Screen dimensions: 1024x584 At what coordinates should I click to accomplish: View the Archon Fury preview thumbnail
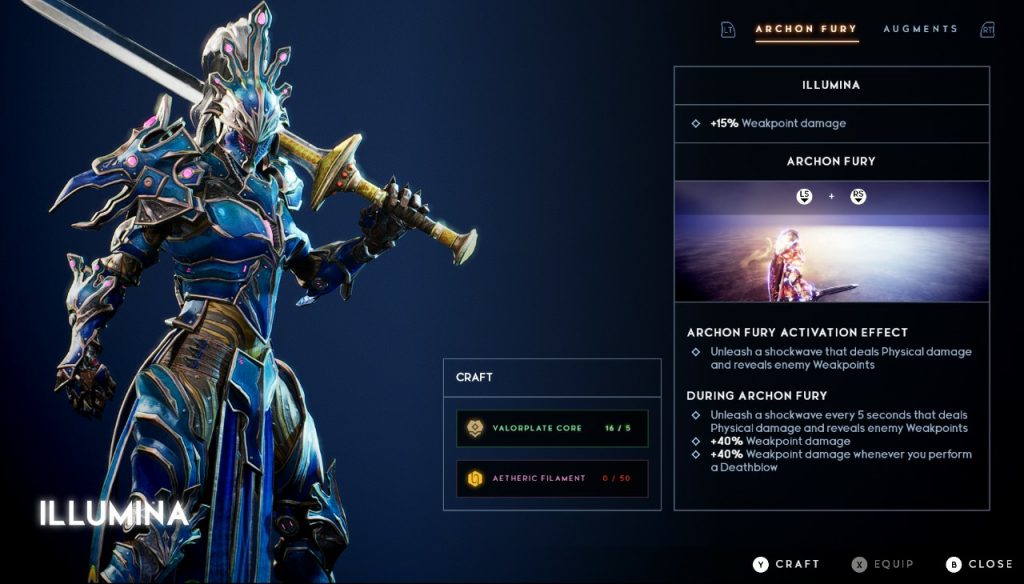[831, 242]
